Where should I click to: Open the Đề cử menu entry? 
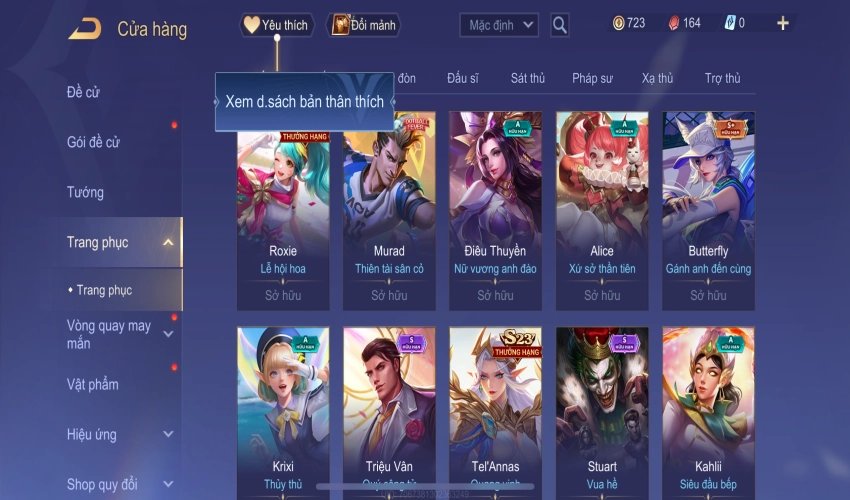84,92
